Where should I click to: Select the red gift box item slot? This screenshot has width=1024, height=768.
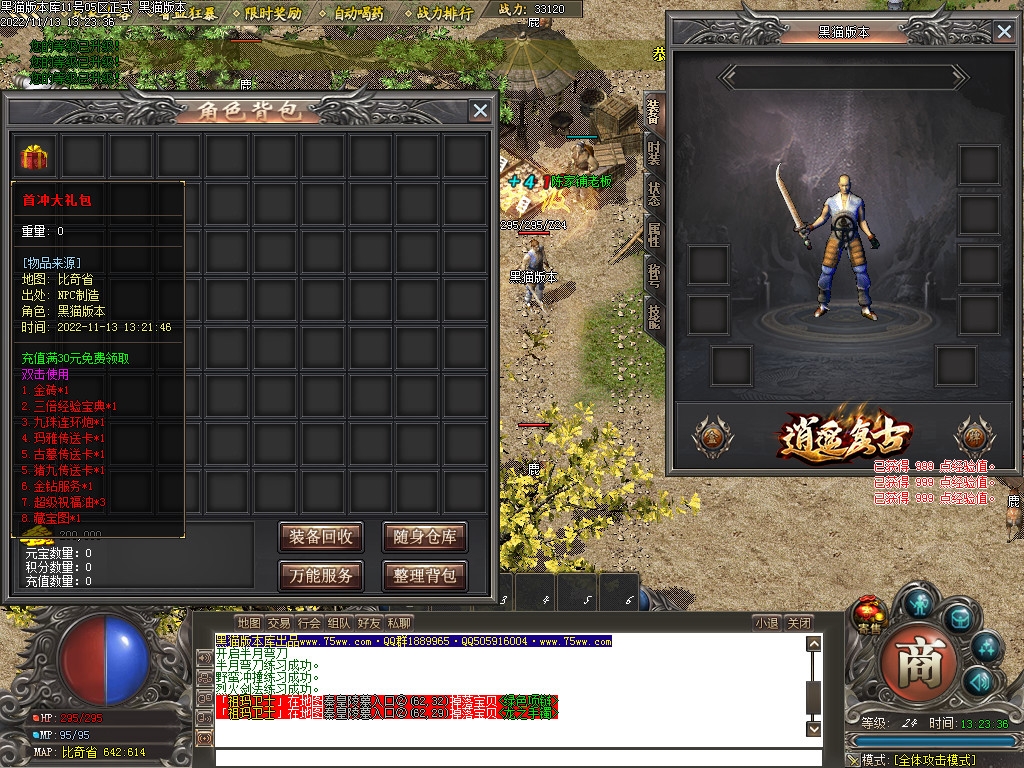click(x=35, y=156)
